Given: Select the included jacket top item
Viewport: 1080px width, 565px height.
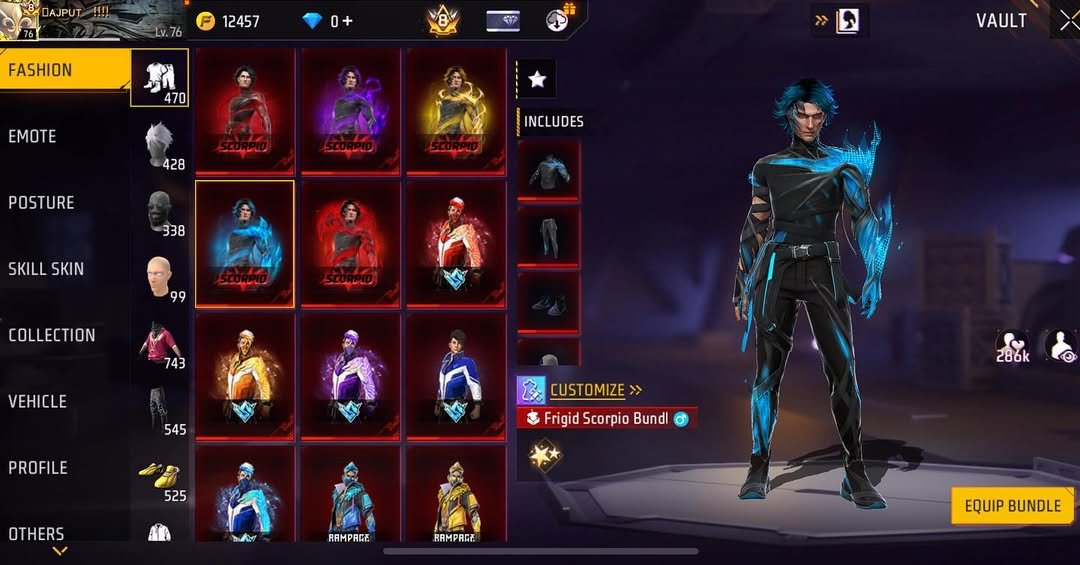Looking at the screenshot, I should 548,170.
